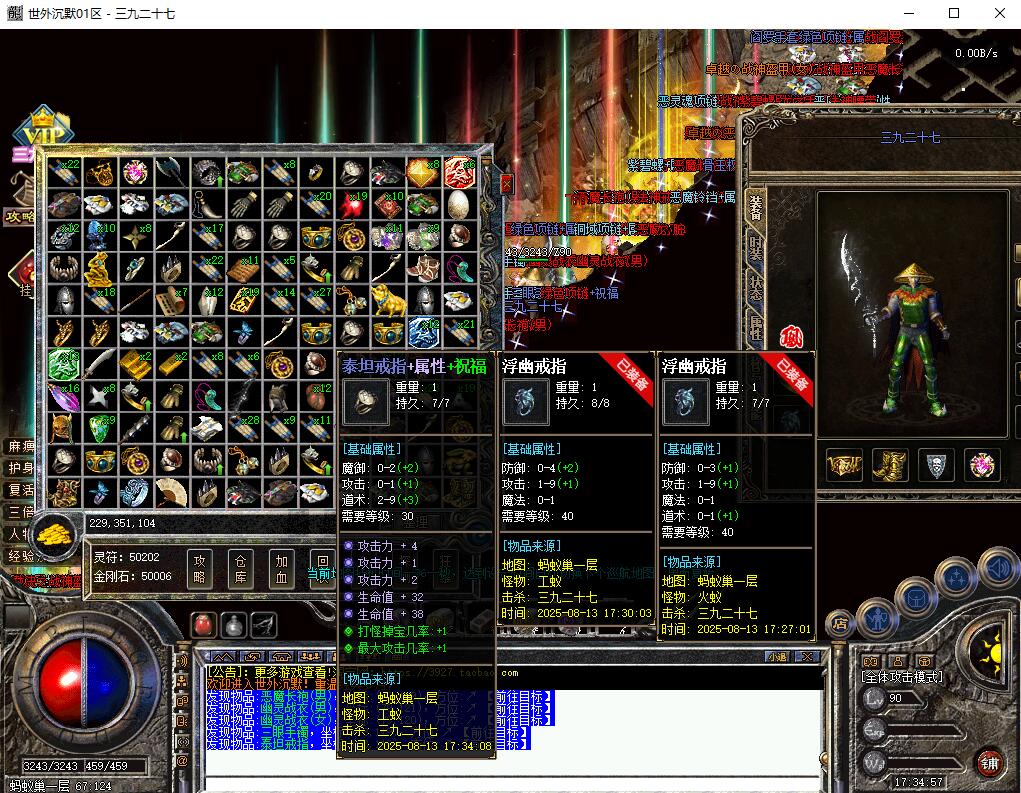Viewport: 1021px width, 793px height.
Task: Click the 小退 logout button
Action: click(777, 657)
